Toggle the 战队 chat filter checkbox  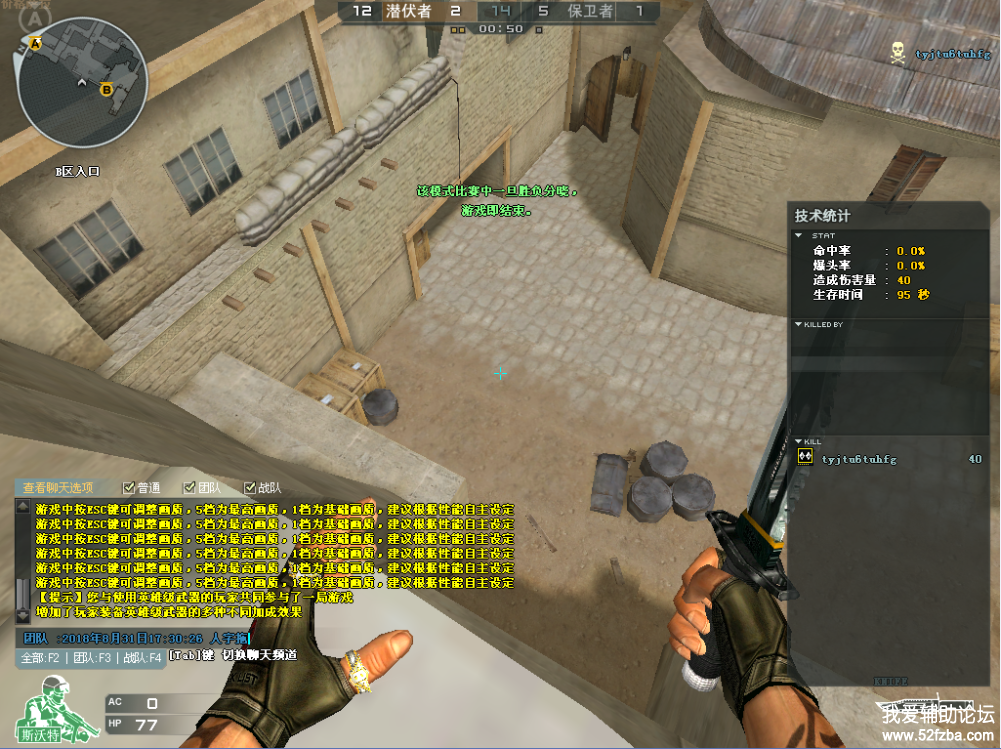tap(249, 488)
